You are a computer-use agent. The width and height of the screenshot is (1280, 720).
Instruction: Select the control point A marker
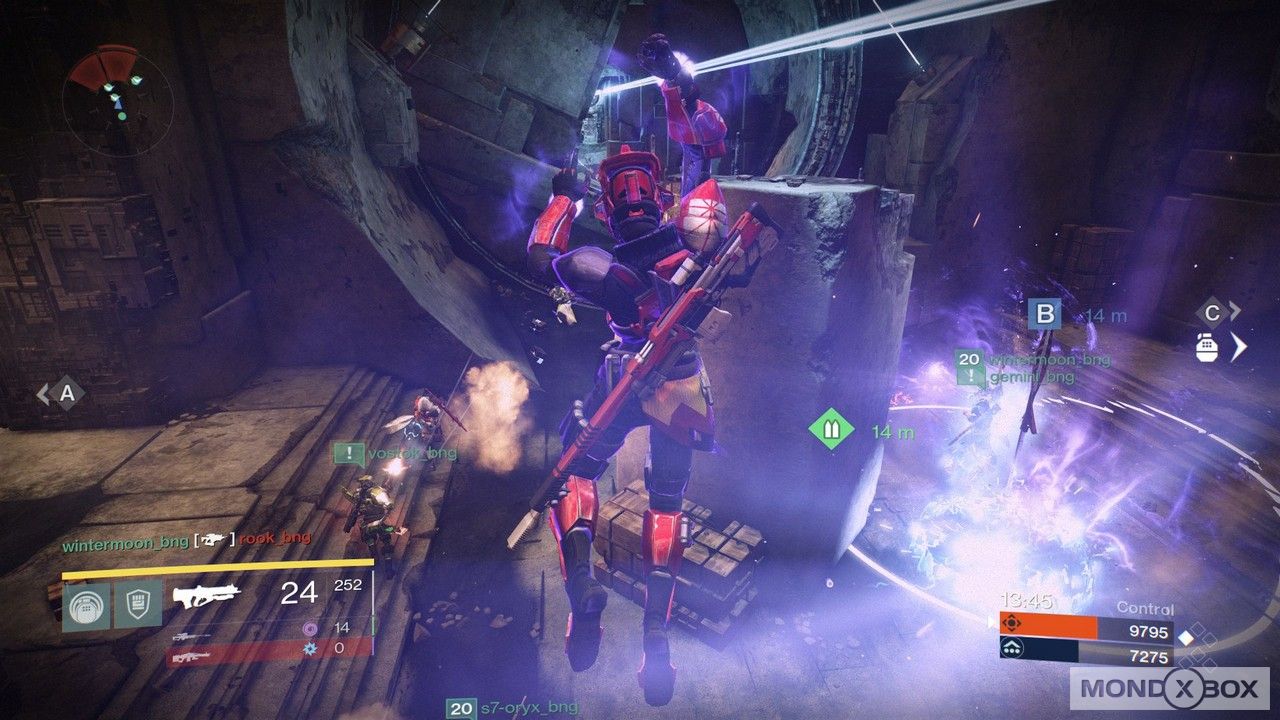(66, 393)
